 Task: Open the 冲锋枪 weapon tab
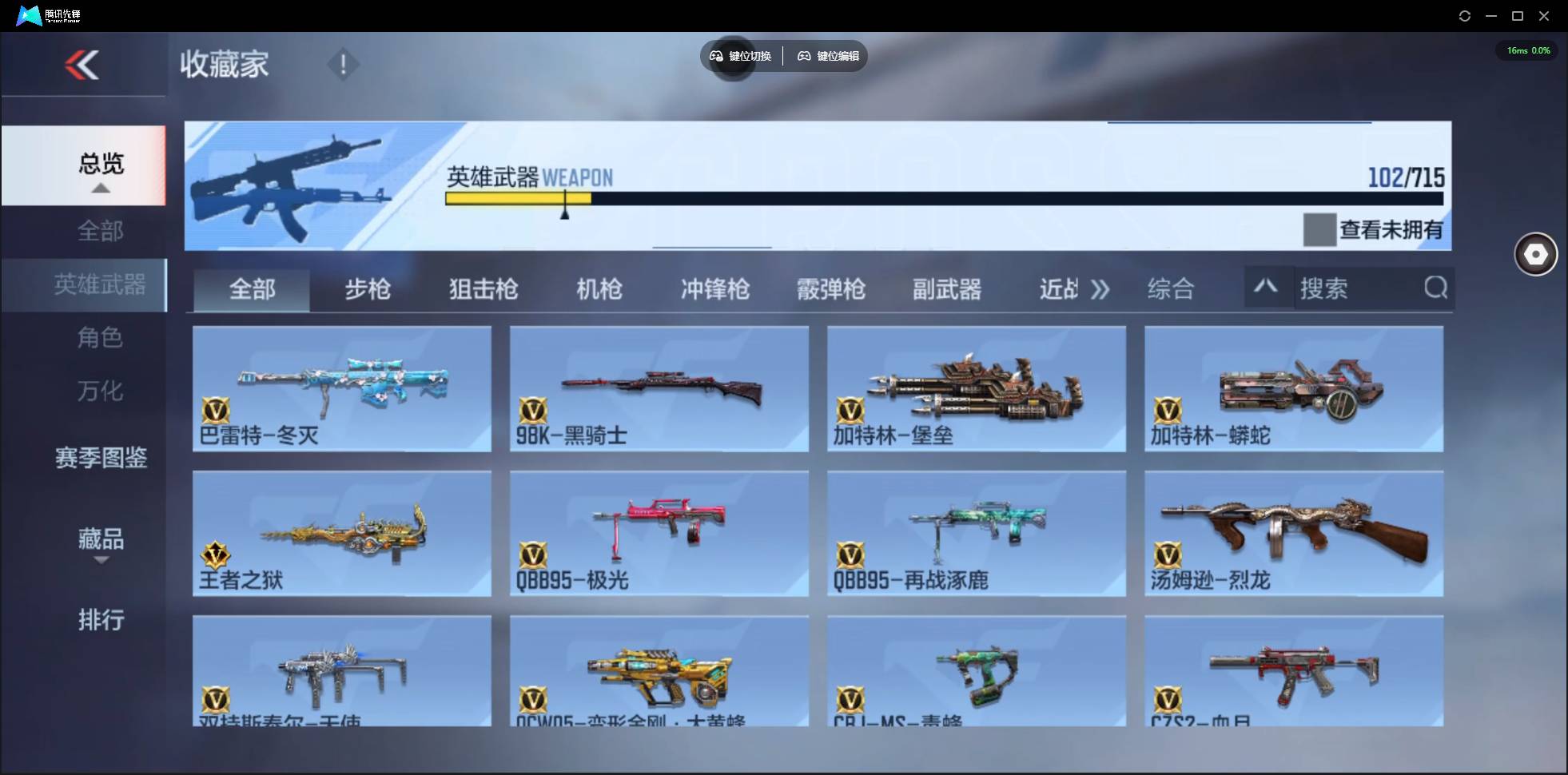point(716,289)
